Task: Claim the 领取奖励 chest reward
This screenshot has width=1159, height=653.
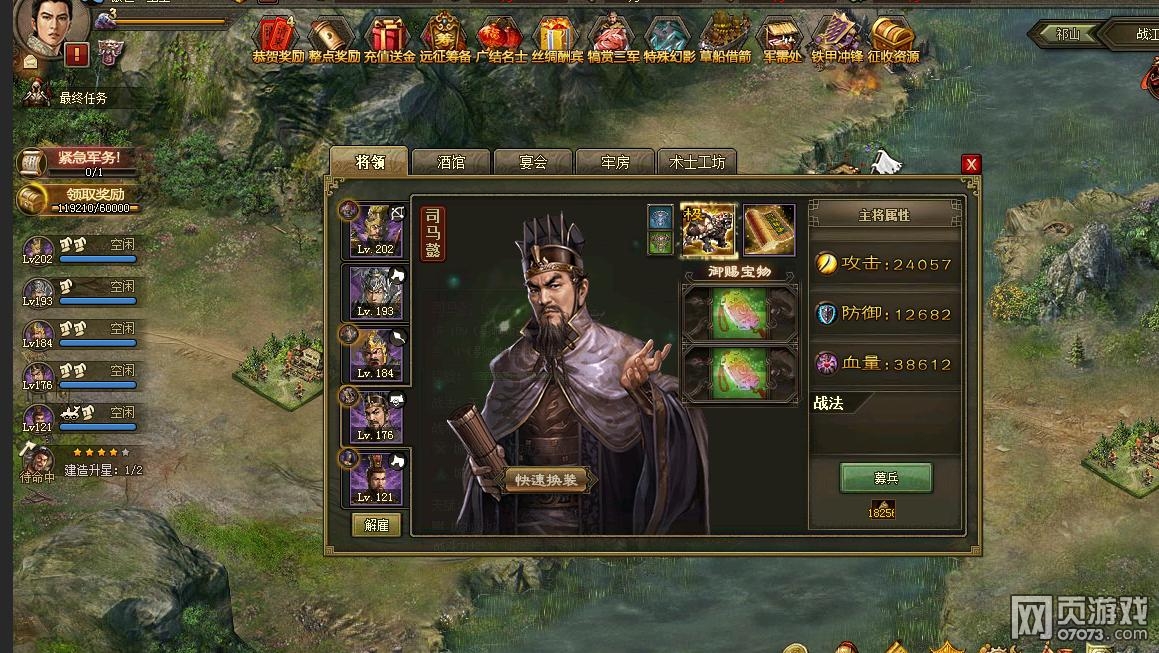Action: point(78,198)
